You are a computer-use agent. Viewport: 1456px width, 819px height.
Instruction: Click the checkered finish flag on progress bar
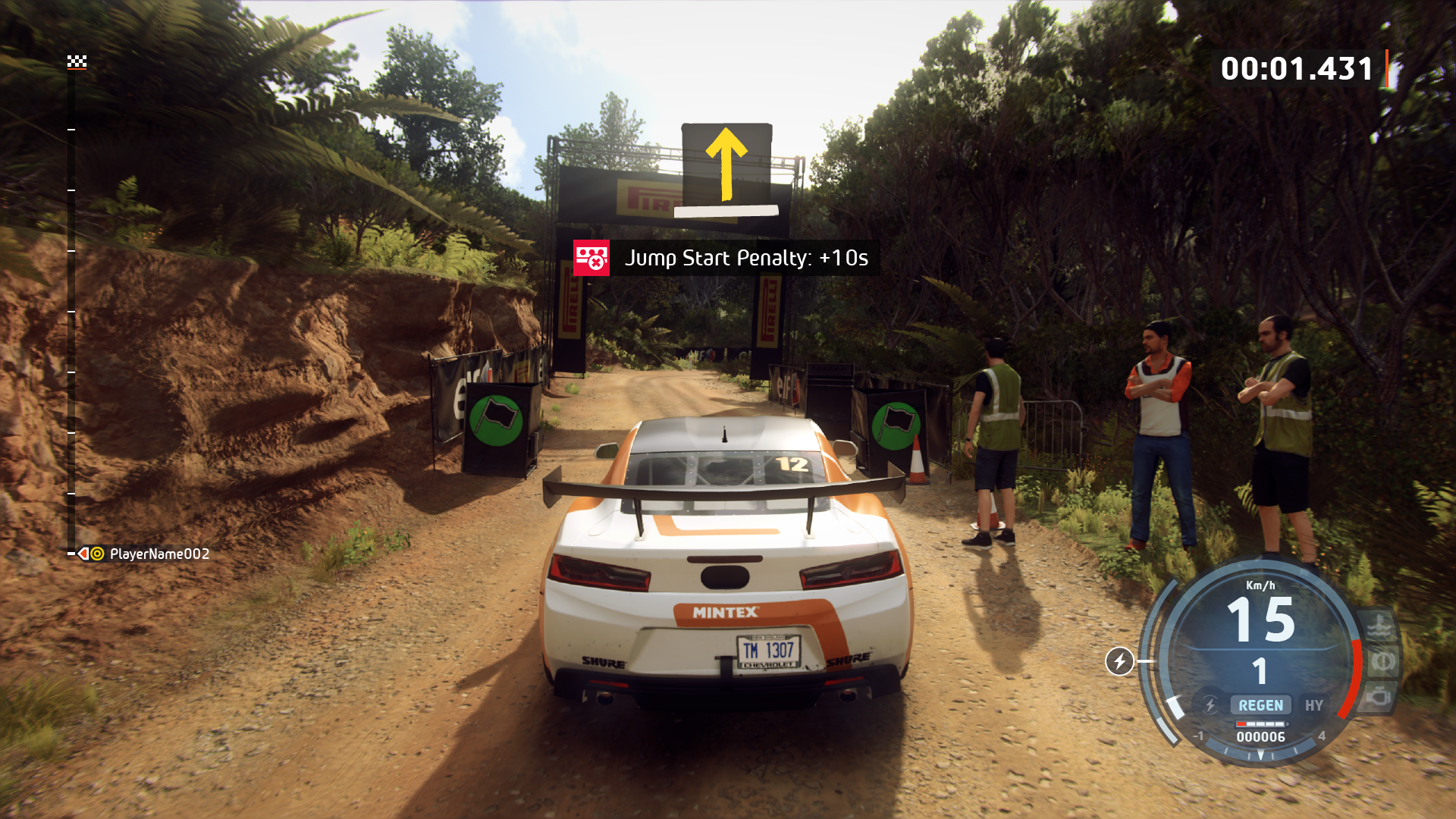click(77, 61)
